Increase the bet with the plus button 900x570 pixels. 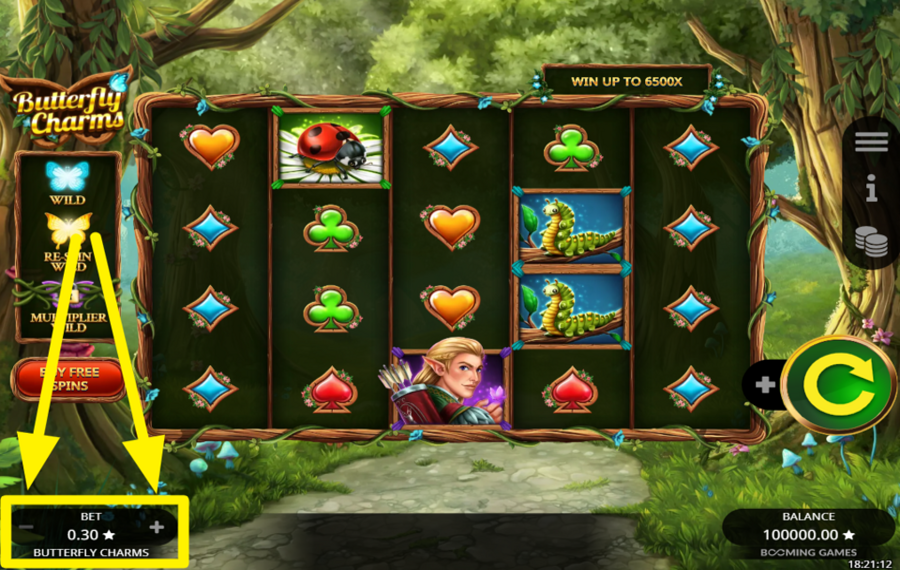157,527
